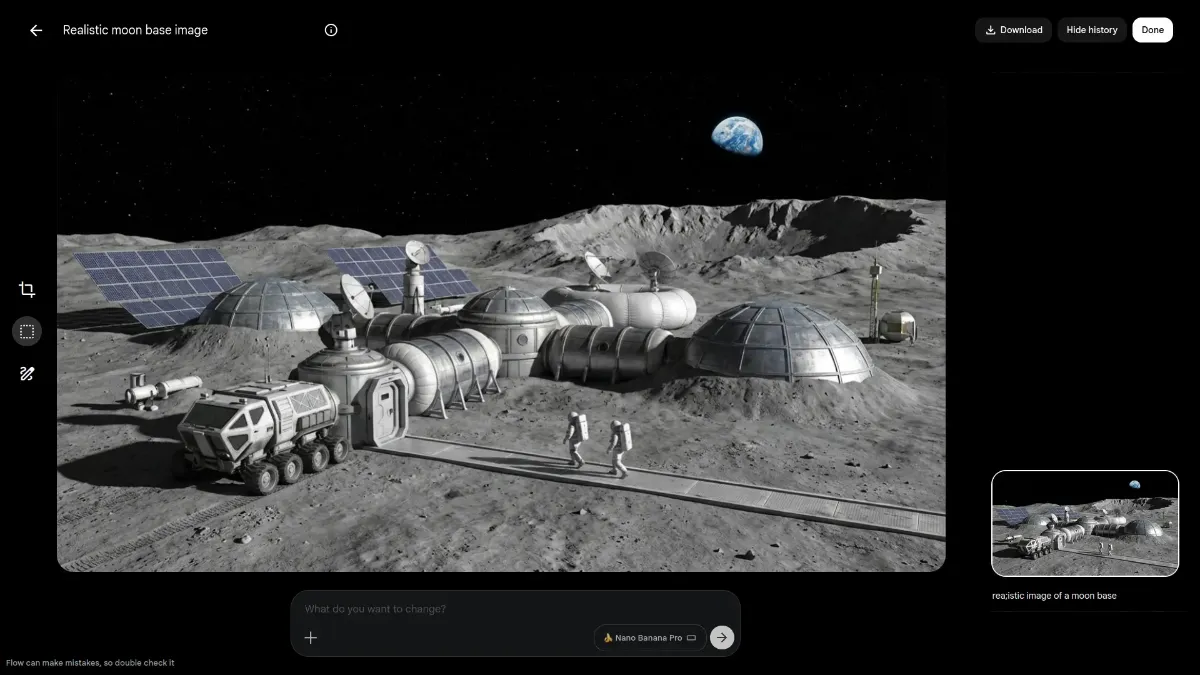Choose the pencil draw tool
The image size is (1200, 675).
(x=27, y=374)
